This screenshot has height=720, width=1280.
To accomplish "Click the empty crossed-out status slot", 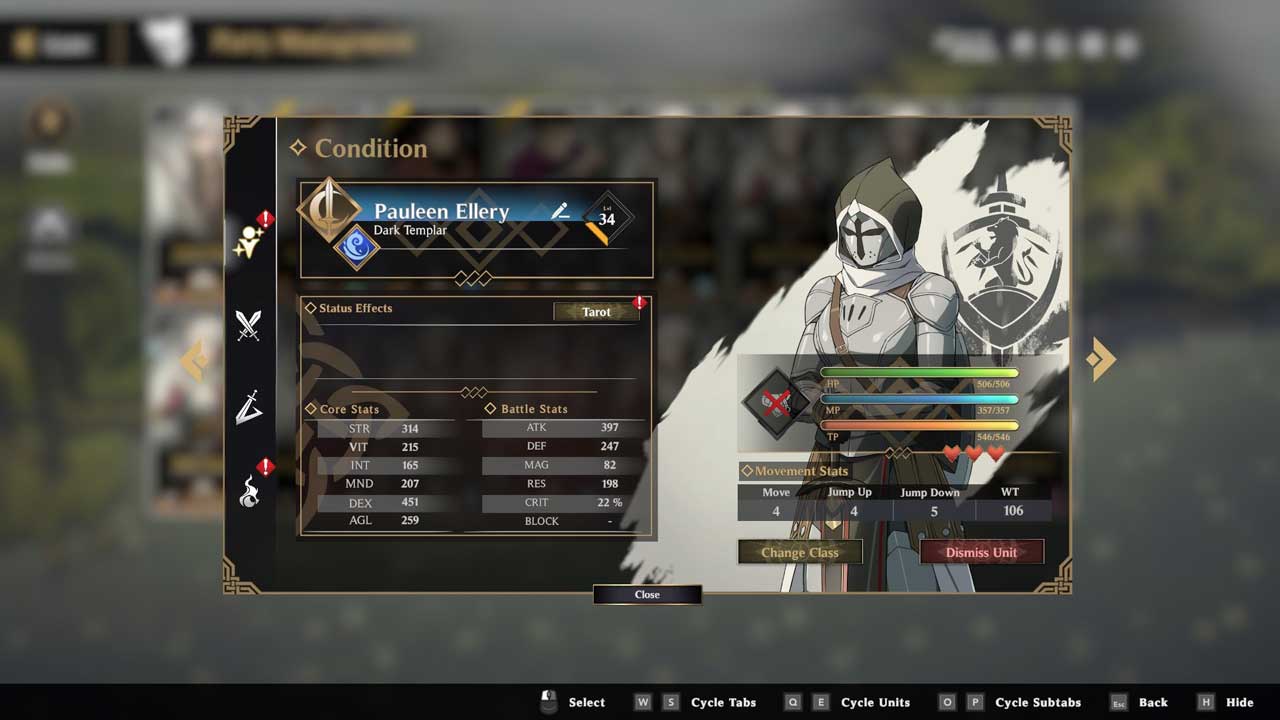I will coord(776,403).
